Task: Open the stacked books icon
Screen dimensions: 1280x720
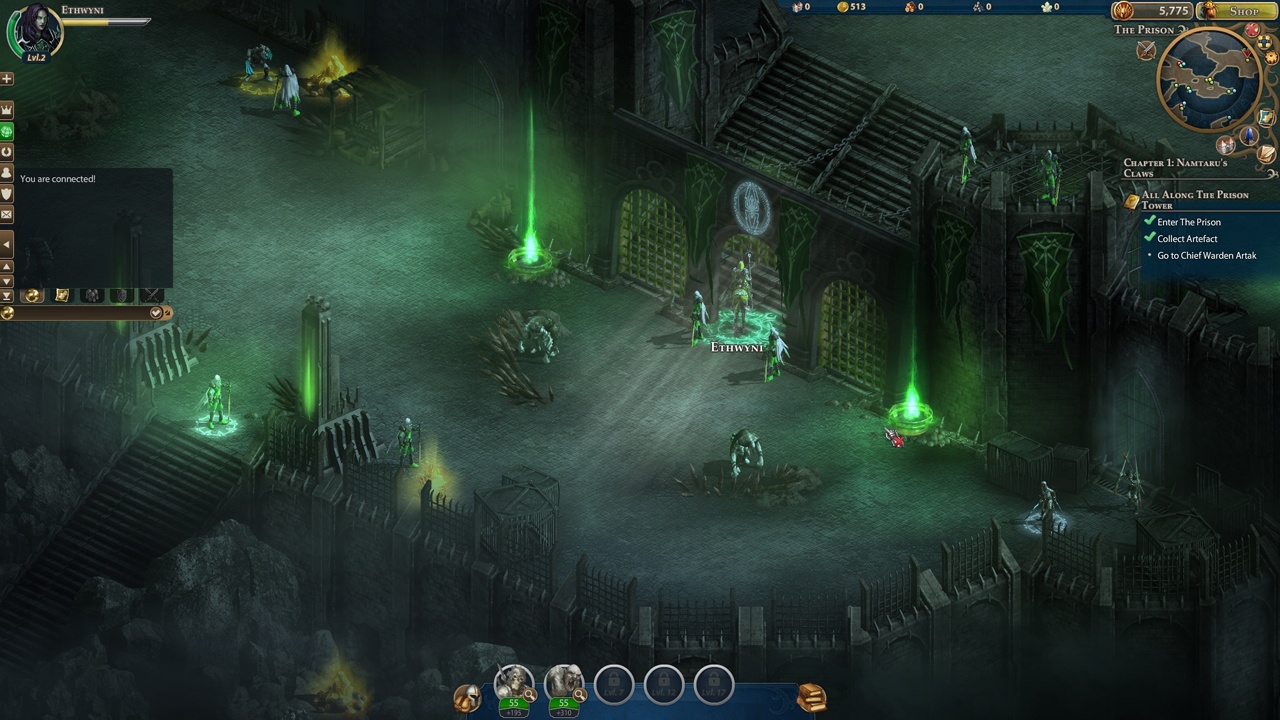Action: (x=811, y=697)
